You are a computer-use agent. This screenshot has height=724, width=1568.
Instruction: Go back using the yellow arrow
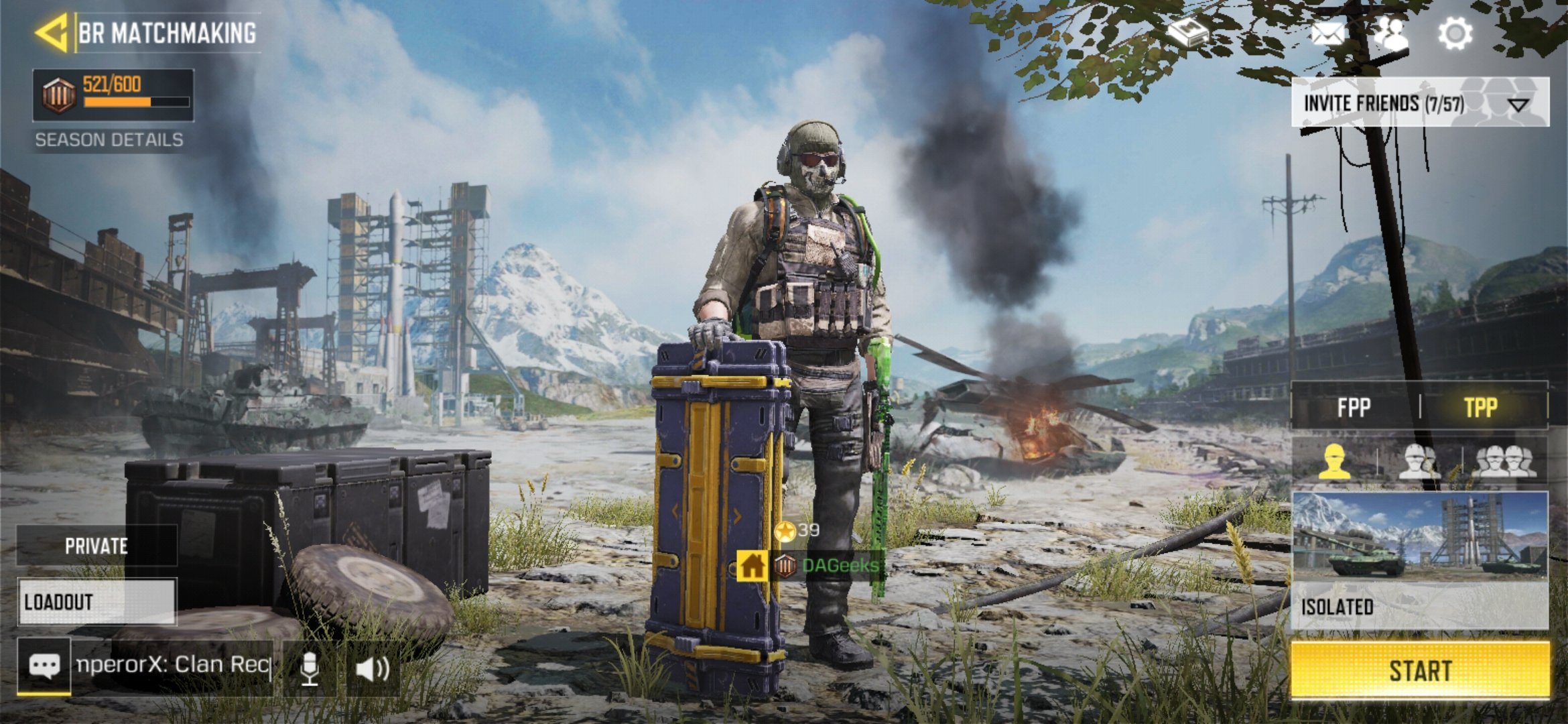point(52,32)
